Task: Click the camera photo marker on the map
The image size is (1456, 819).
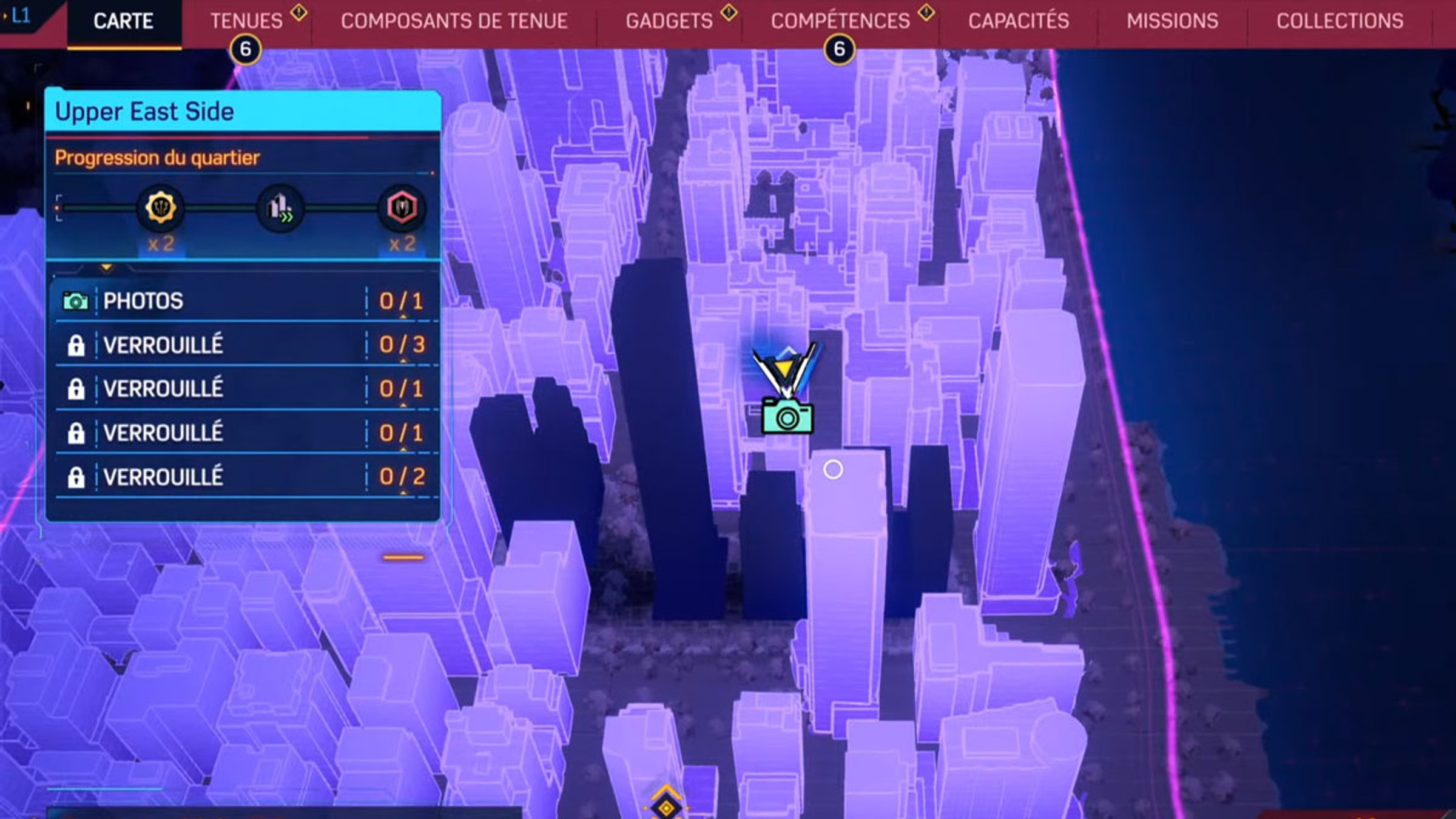Action: click(787, 416)
